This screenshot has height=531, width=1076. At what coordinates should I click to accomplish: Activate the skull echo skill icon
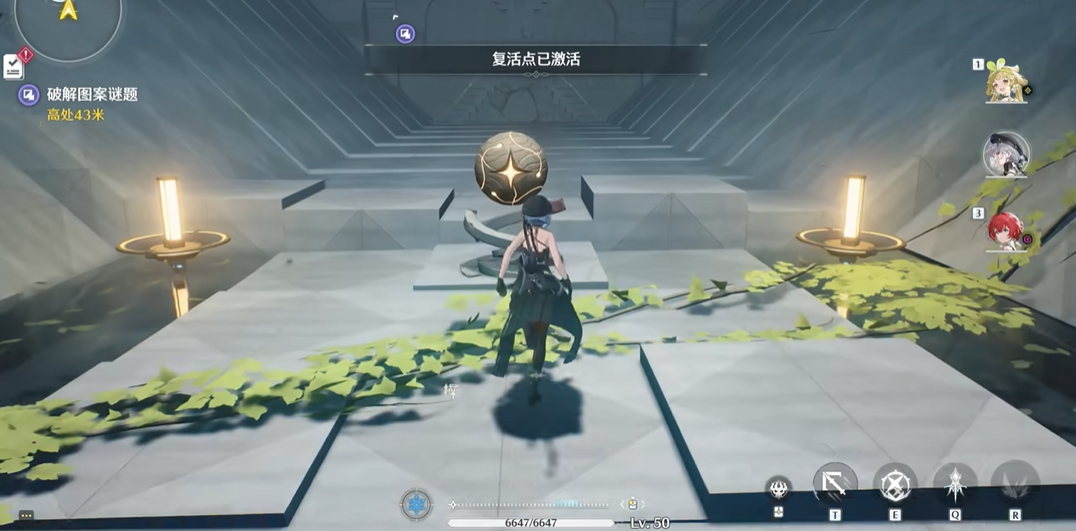click(x=778, y=489)
